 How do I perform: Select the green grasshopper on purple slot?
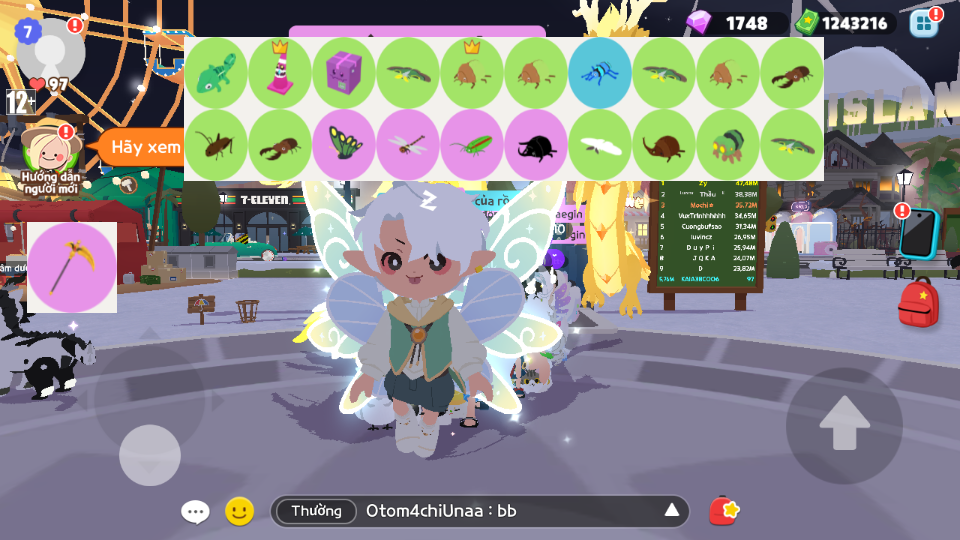(x=472, y=145)
